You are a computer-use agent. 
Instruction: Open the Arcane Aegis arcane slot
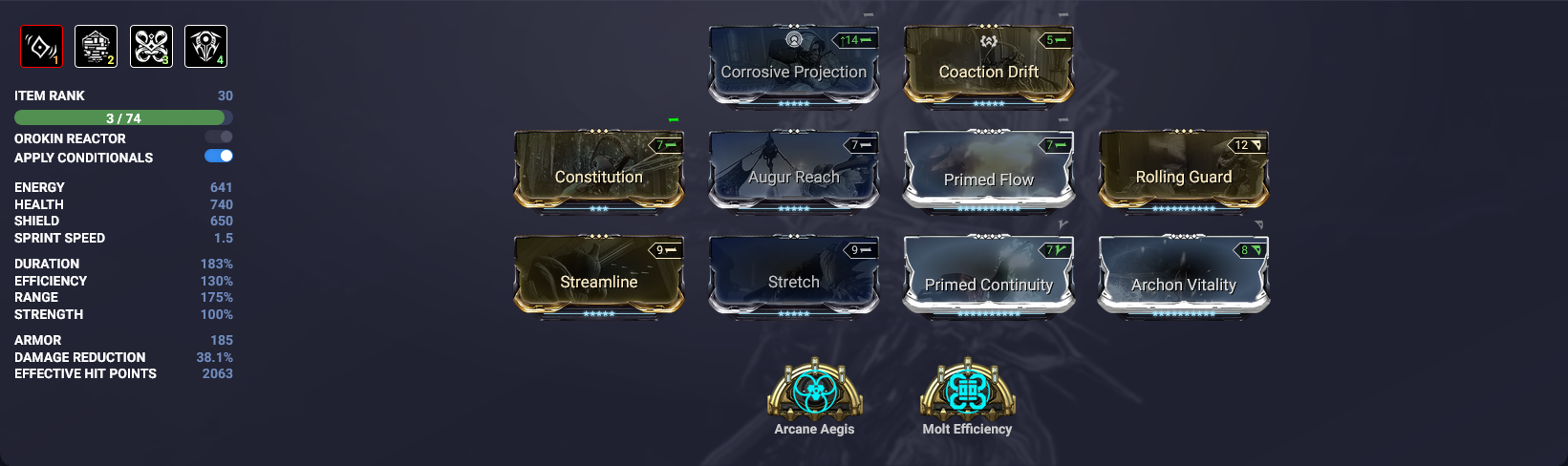click(x=814, y=392)
